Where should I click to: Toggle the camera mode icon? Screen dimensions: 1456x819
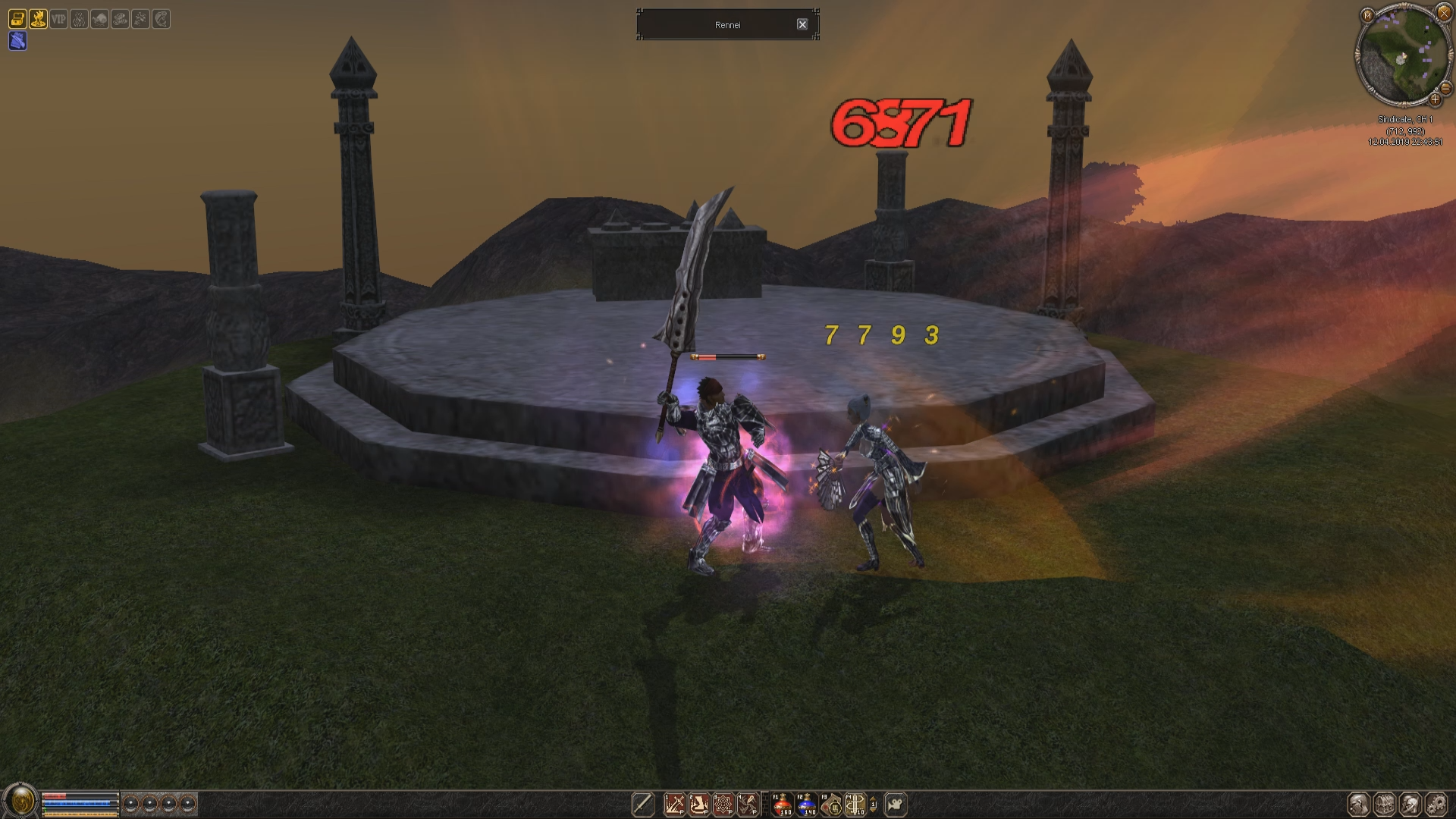pyautogui.click(x=896, y=804)
